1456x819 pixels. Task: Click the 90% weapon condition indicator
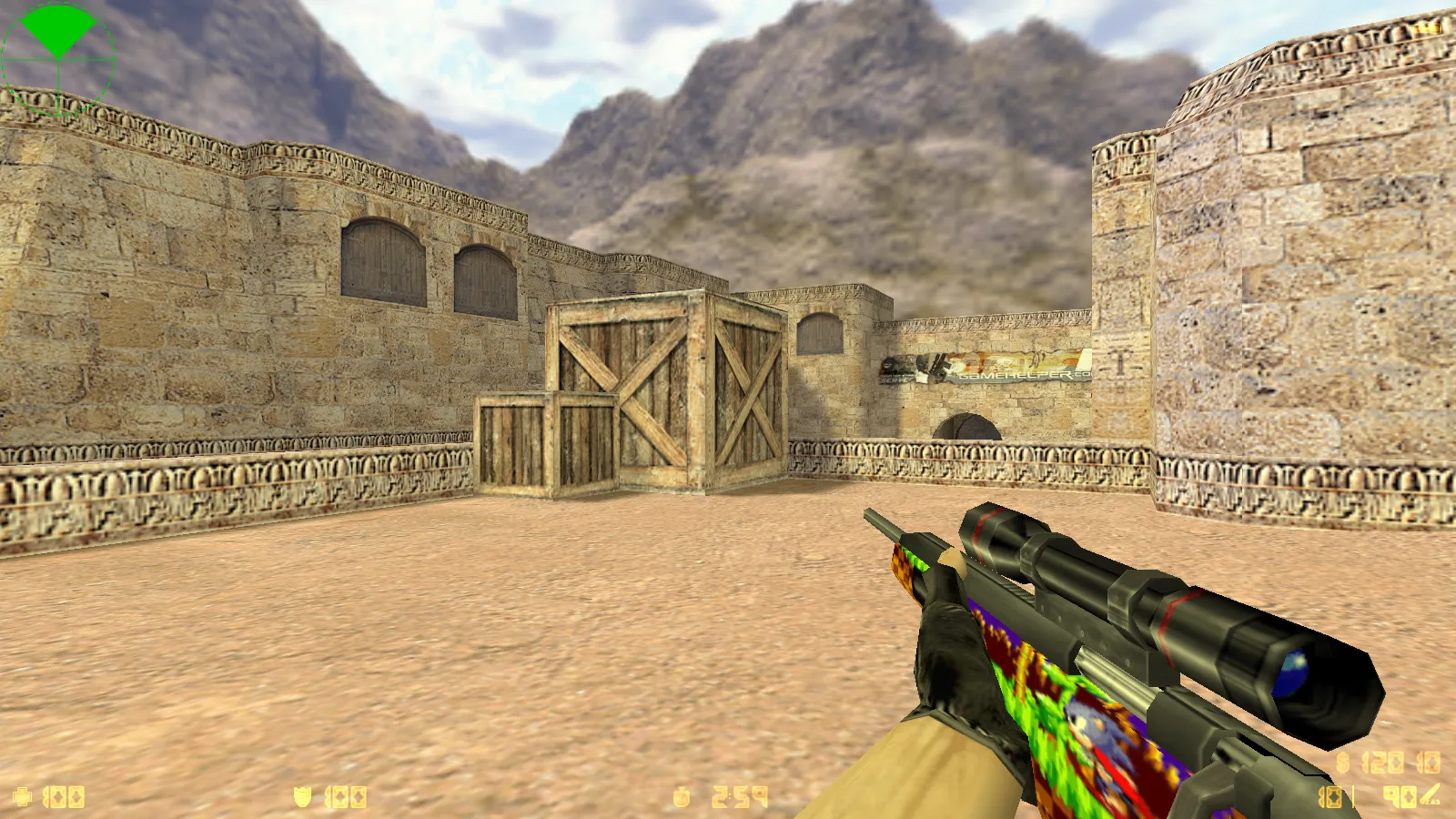(1399, 797)
